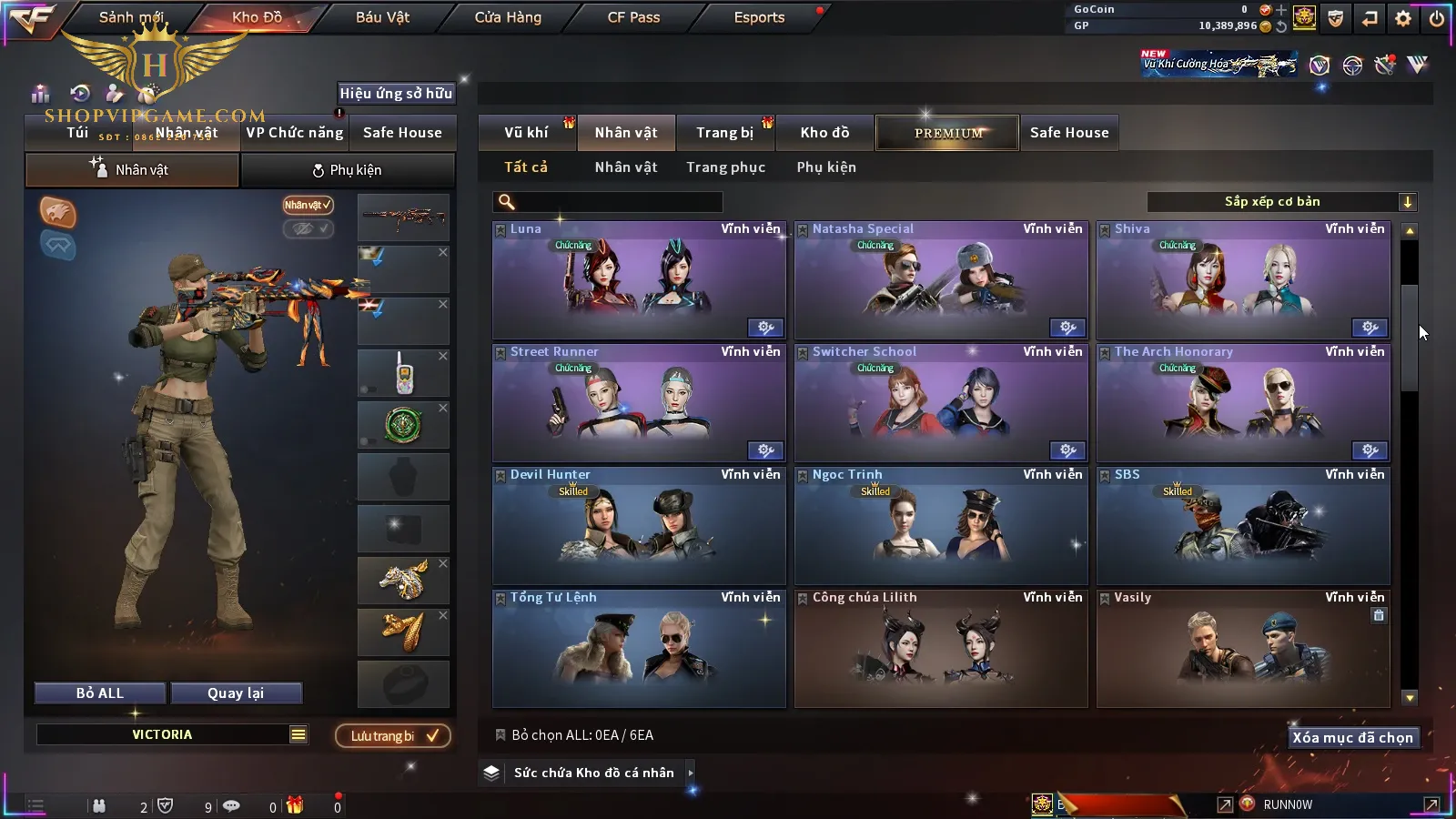Pick the Công chúa Lilith character card
This screenshot has width=1456, height=819.
(941, 649)
